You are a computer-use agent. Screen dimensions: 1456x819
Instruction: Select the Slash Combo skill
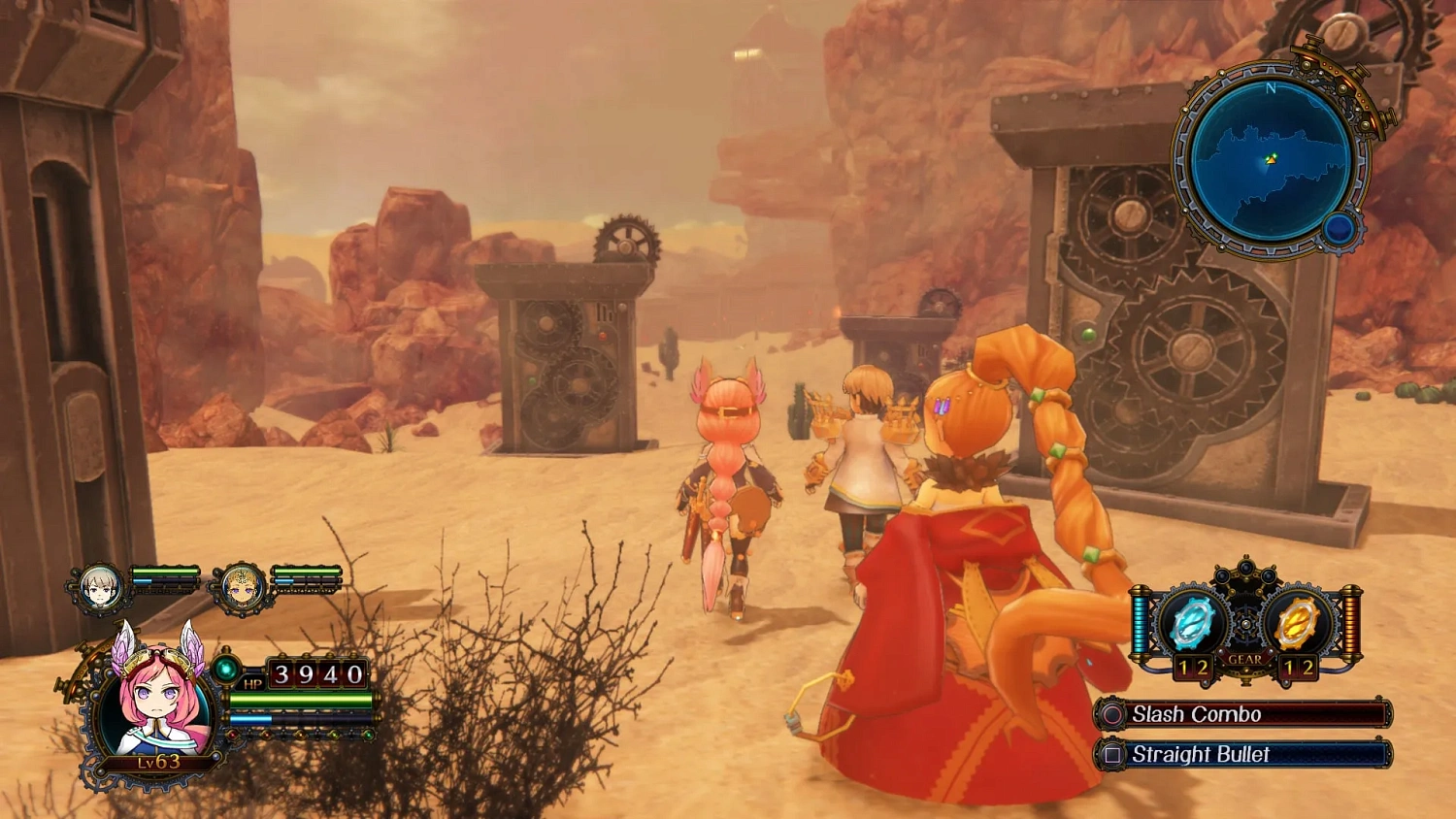pos(1245,714)
